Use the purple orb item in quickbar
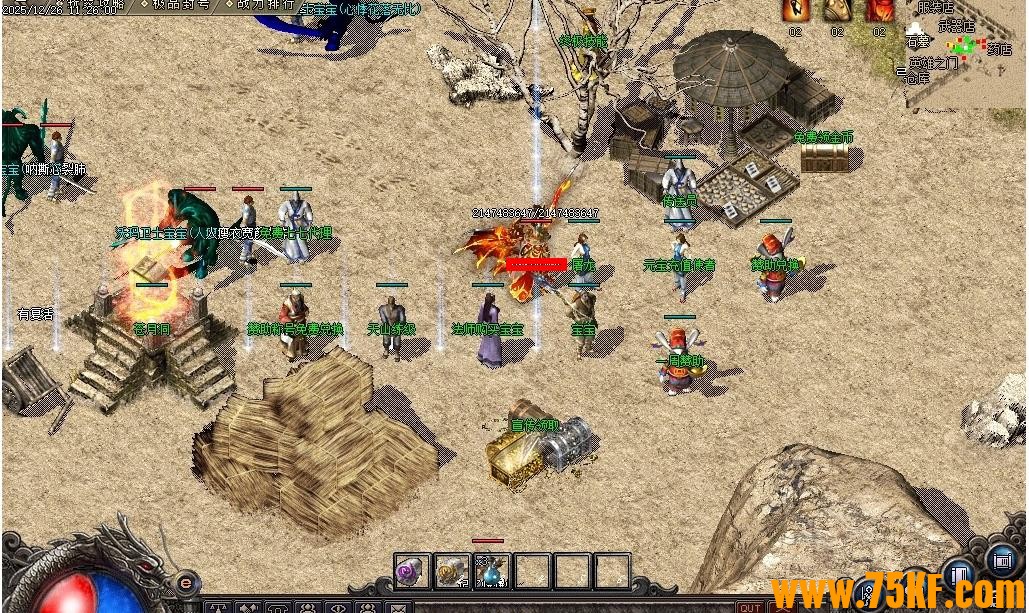 (412, 571)
